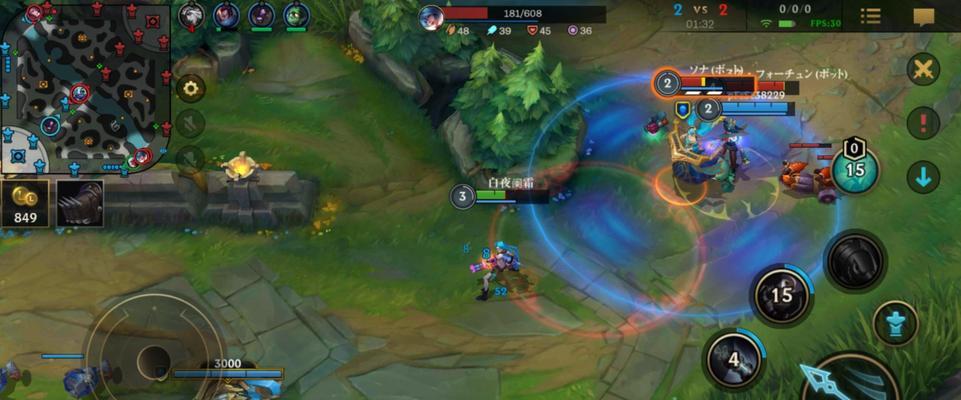Tap the main basic attack button
The image size is (961, 400).
click(x=850, y=380)
